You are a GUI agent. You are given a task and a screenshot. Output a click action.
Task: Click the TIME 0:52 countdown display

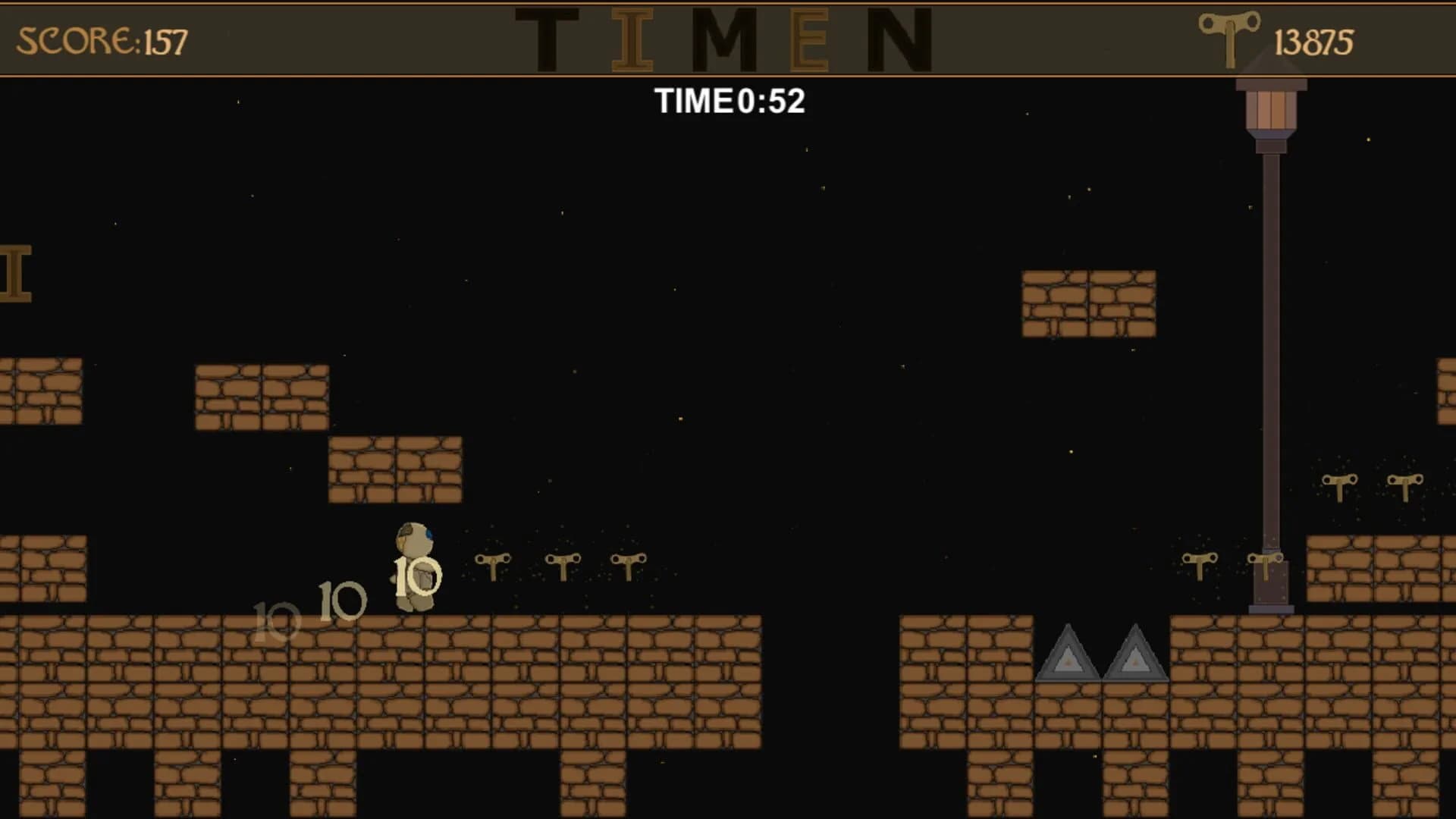pyautogui.click(x=730, y=101)
